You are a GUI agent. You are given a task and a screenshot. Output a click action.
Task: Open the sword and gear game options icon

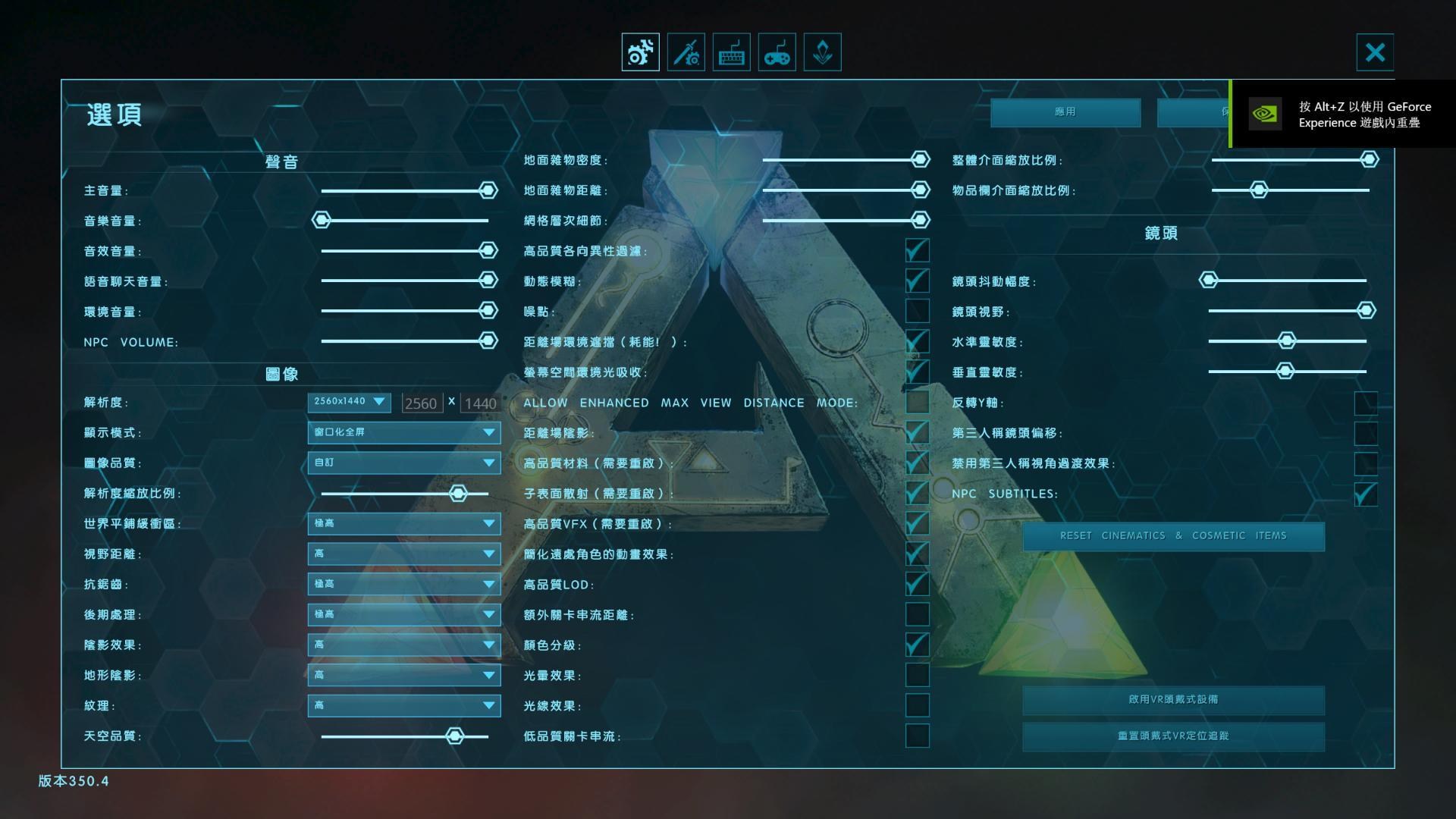tap(685, 52)
